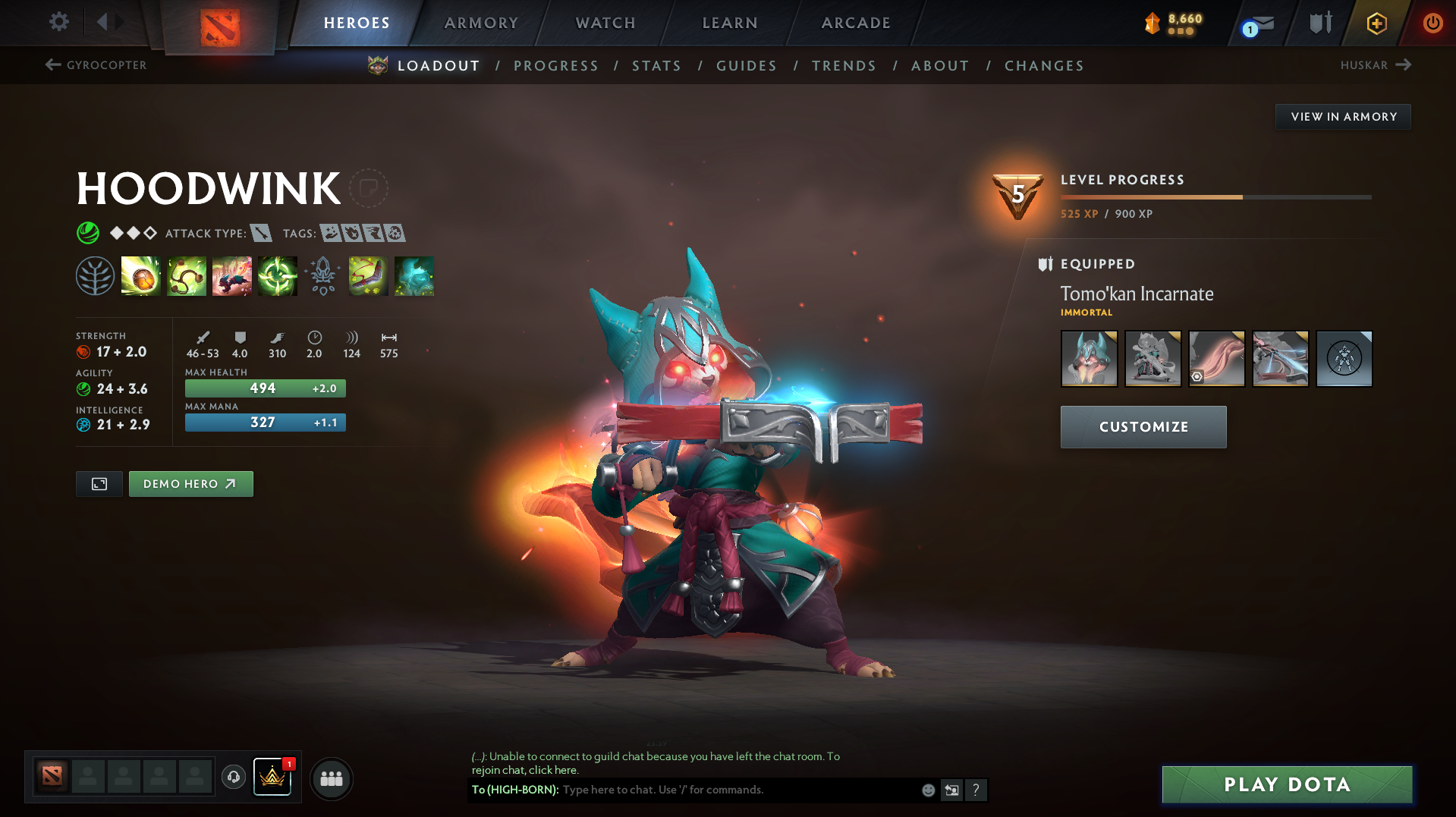
Task: Open the Arcade tab
Action: click(856, 23)
